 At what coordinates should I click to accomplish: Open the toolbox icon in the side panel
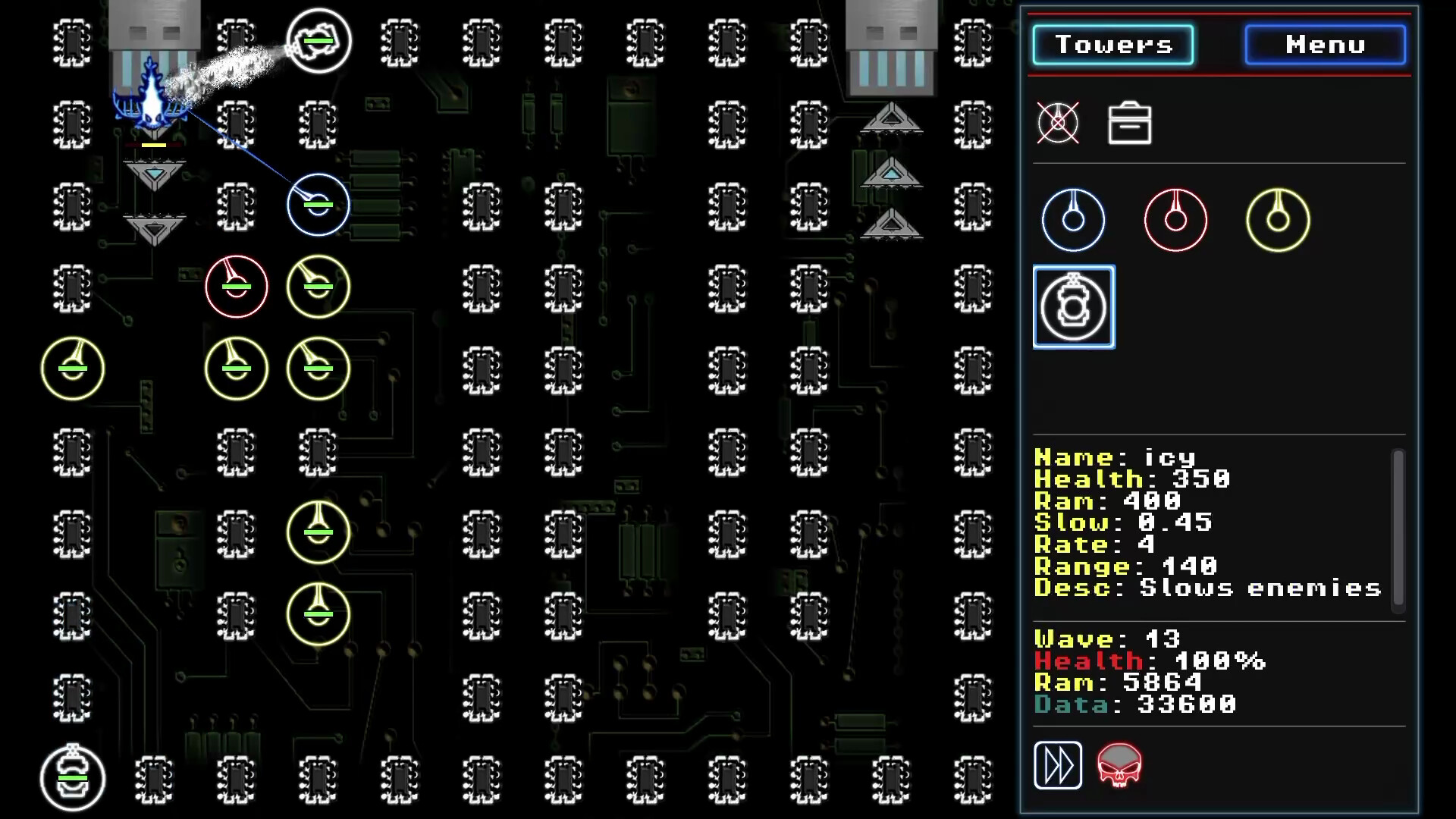tap(1129, 124)
